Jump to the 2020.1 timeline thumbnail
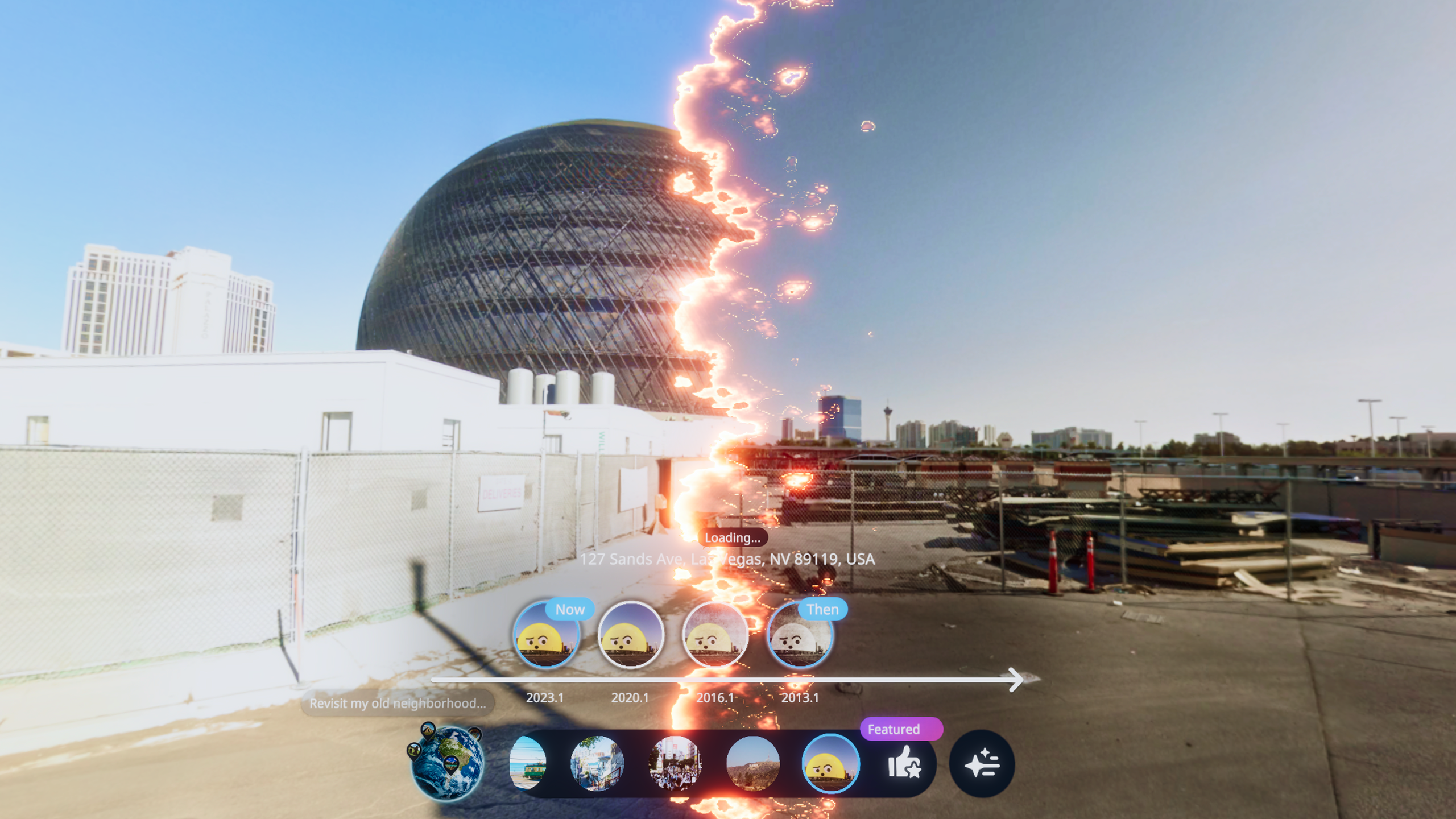 630,635
